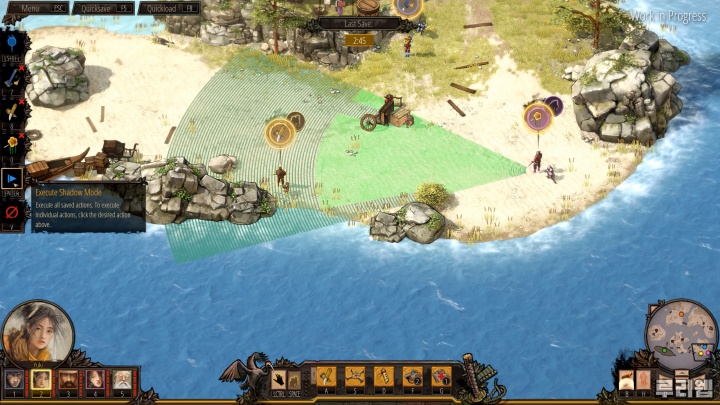Click the large selected character portrait
The height and width of the screenshot is (405, 720).
click(x=36, y=335)
